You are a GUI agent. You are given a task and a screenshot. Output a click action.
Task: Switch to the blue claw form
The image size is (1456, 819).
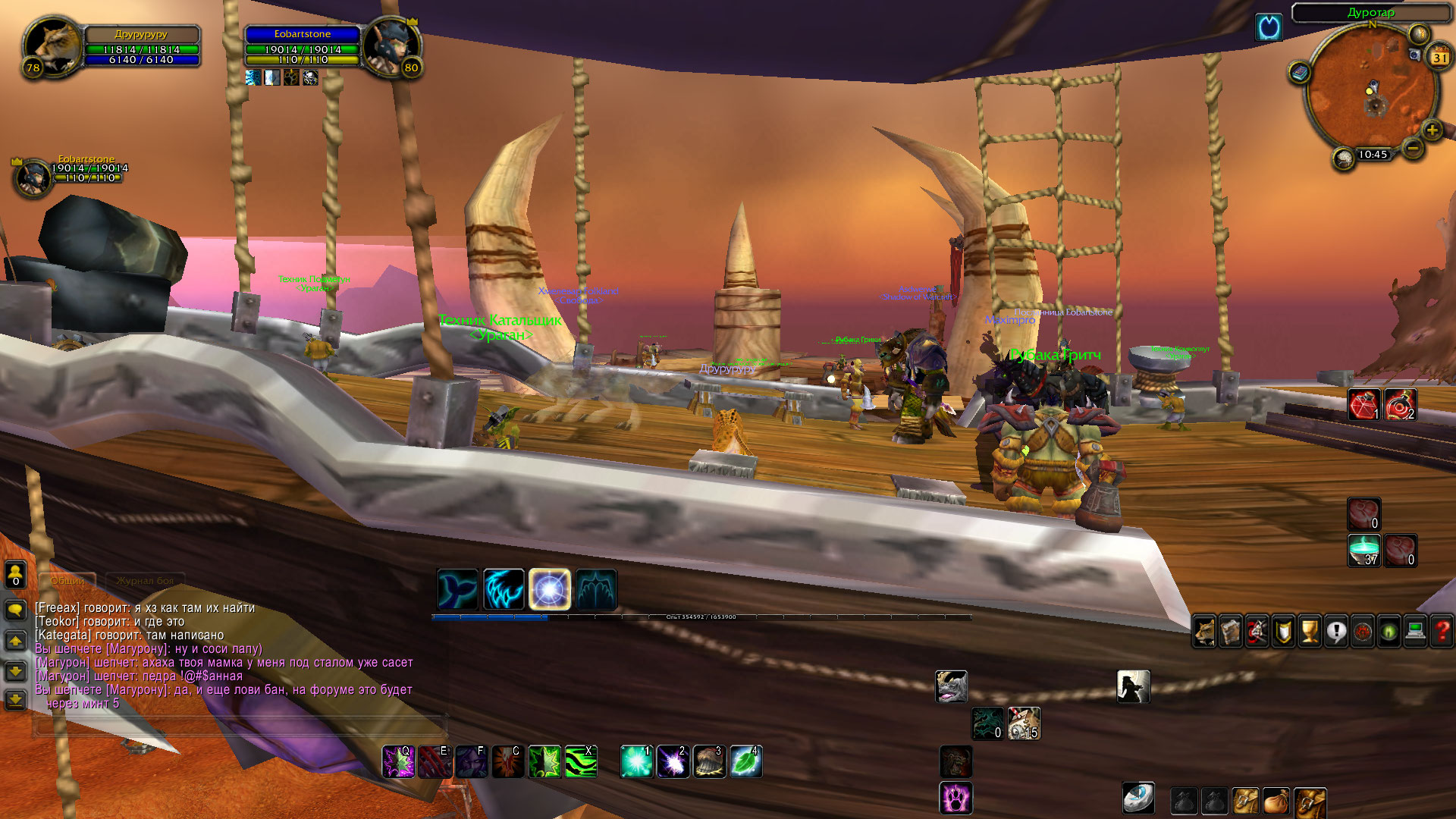(504, 589)
